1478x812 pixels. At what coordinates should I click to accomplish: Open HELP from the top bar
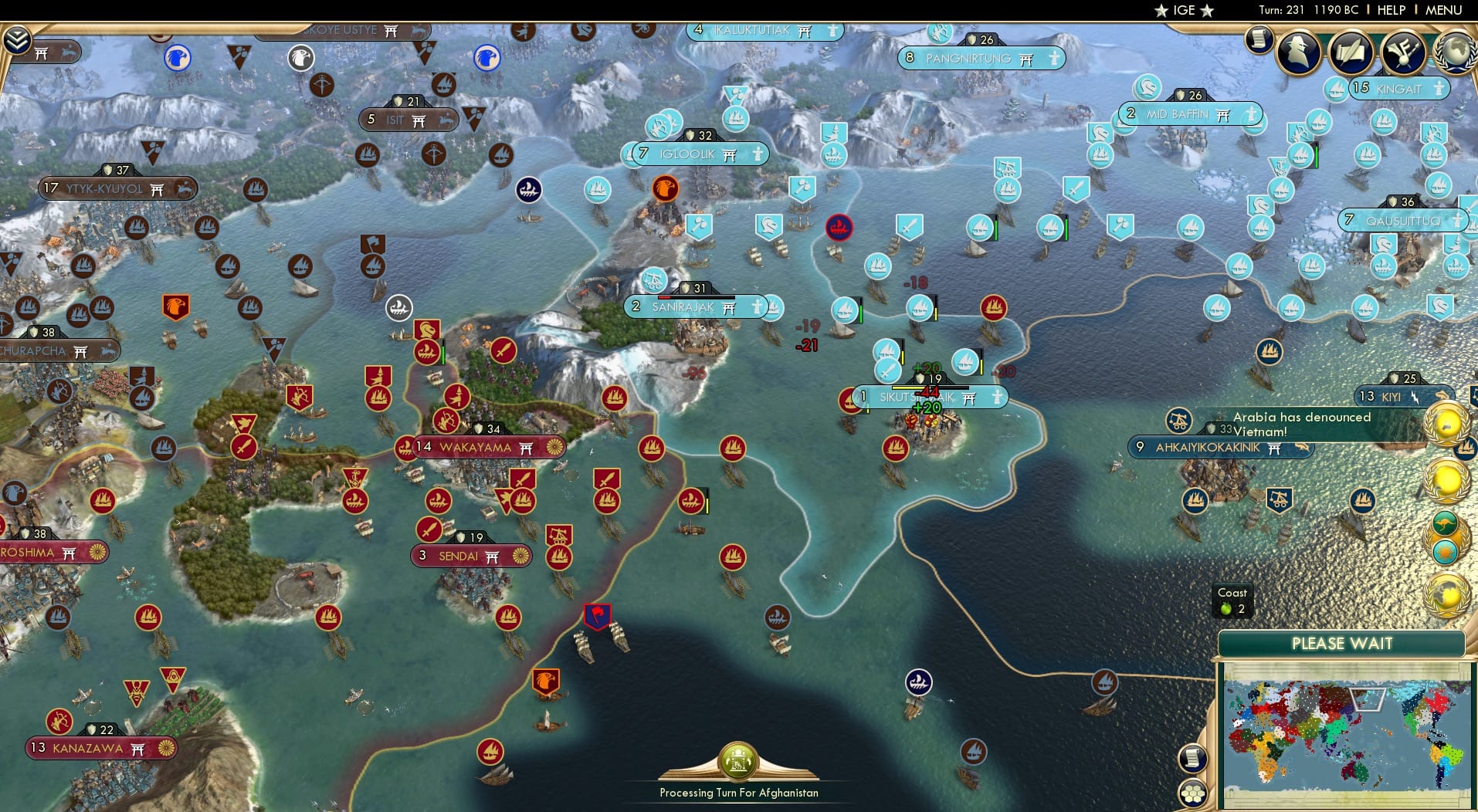tap(1391, 10)
